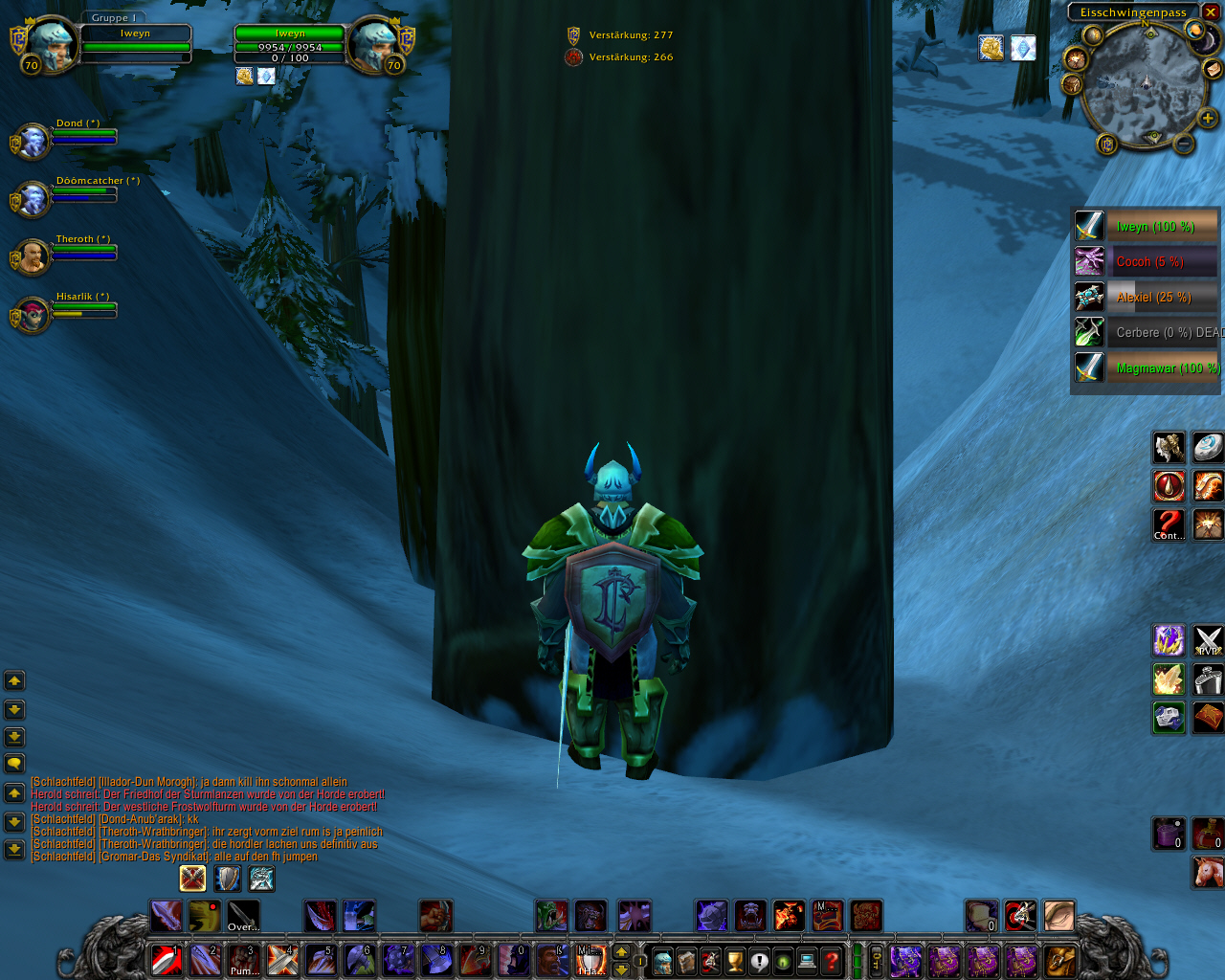
Task: Select party member Hisarlik's portrait
Action: pos(33,315)
